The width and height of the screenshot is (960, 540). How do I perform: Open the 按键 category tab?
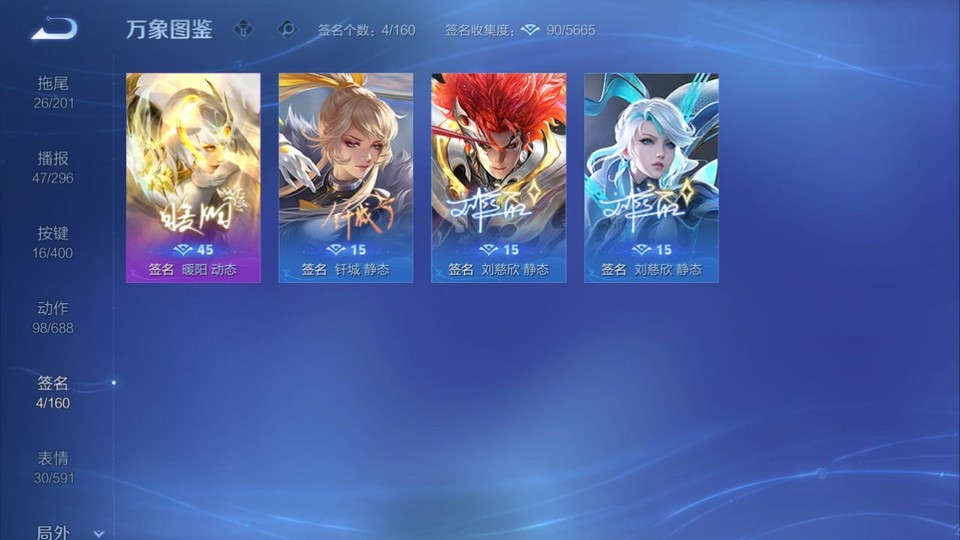pyautogui.click(x=53, y=242)
